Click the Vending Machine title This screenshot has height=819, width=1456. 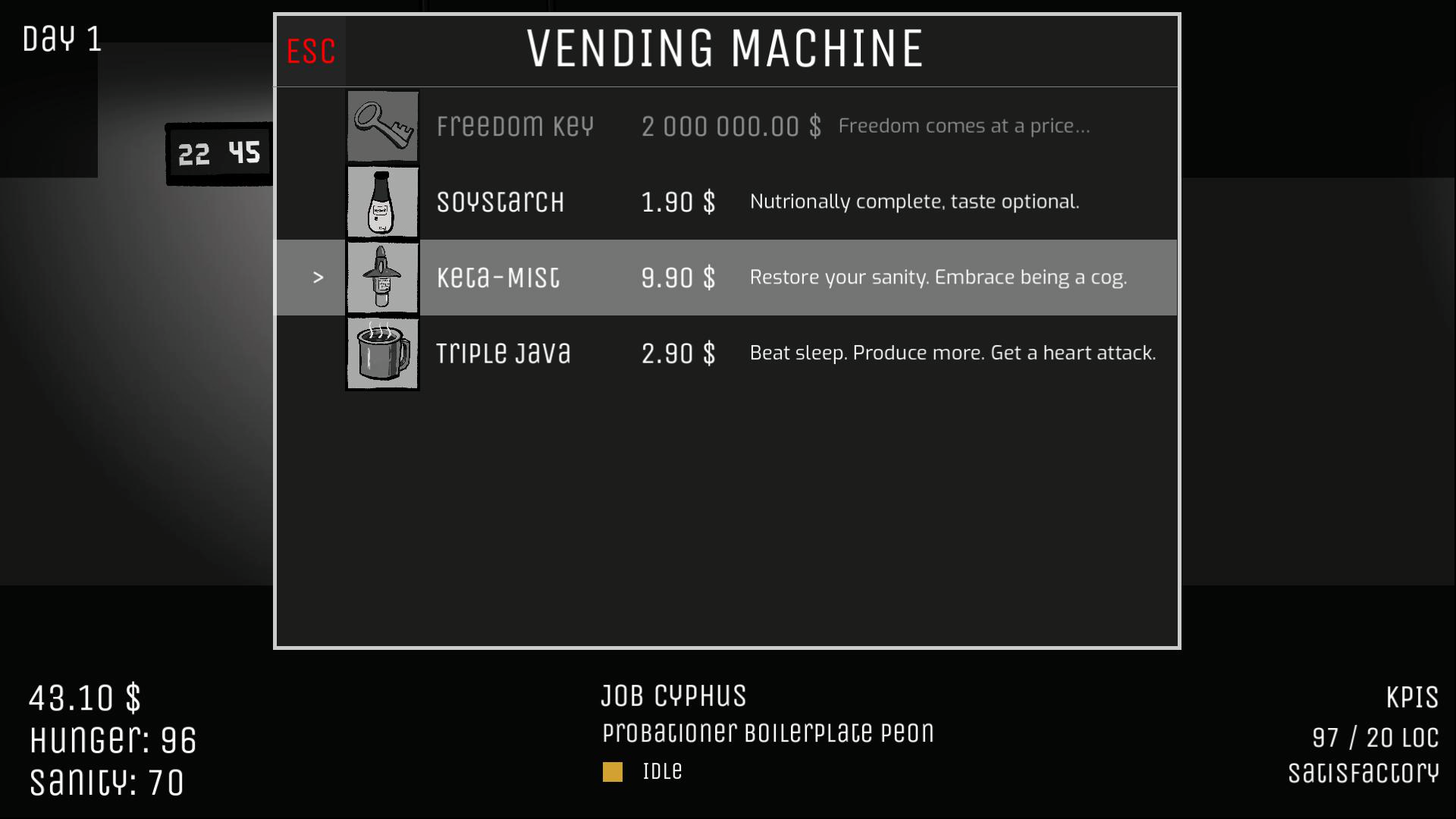coord(724,49)
